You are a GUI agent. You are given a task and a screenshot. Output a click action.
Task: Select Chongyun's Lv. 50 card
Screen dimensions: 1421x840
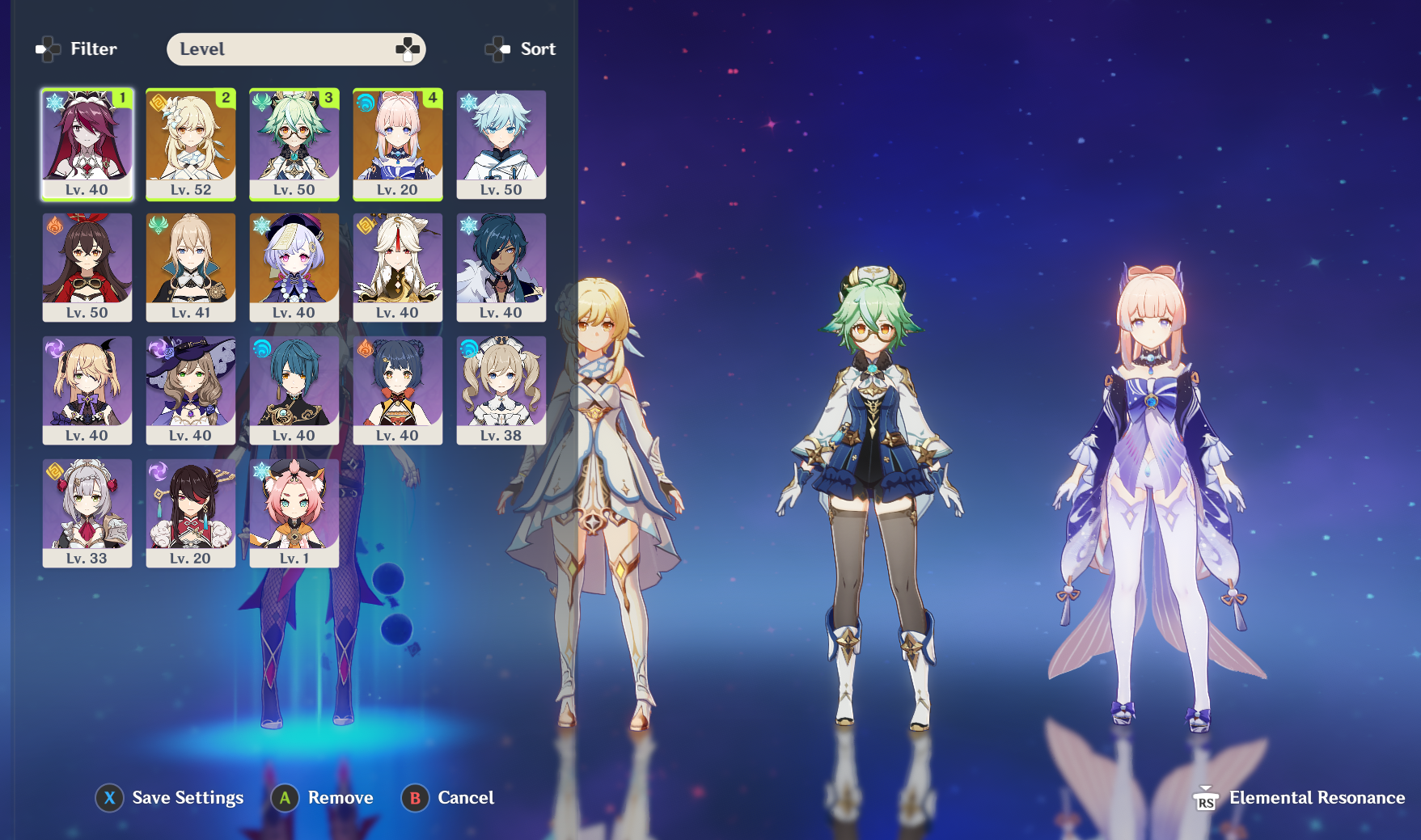tap(501, 144)
